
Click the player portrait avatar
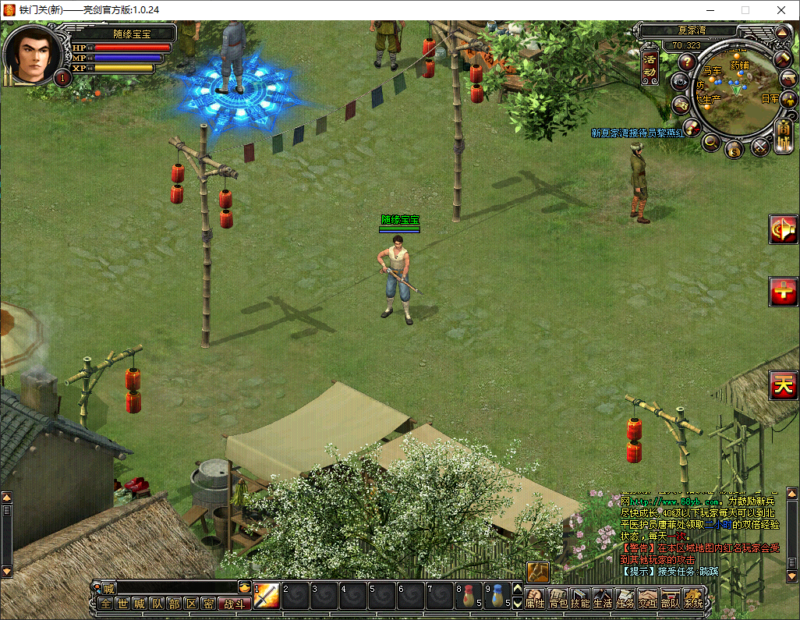(x=33, y=56)
